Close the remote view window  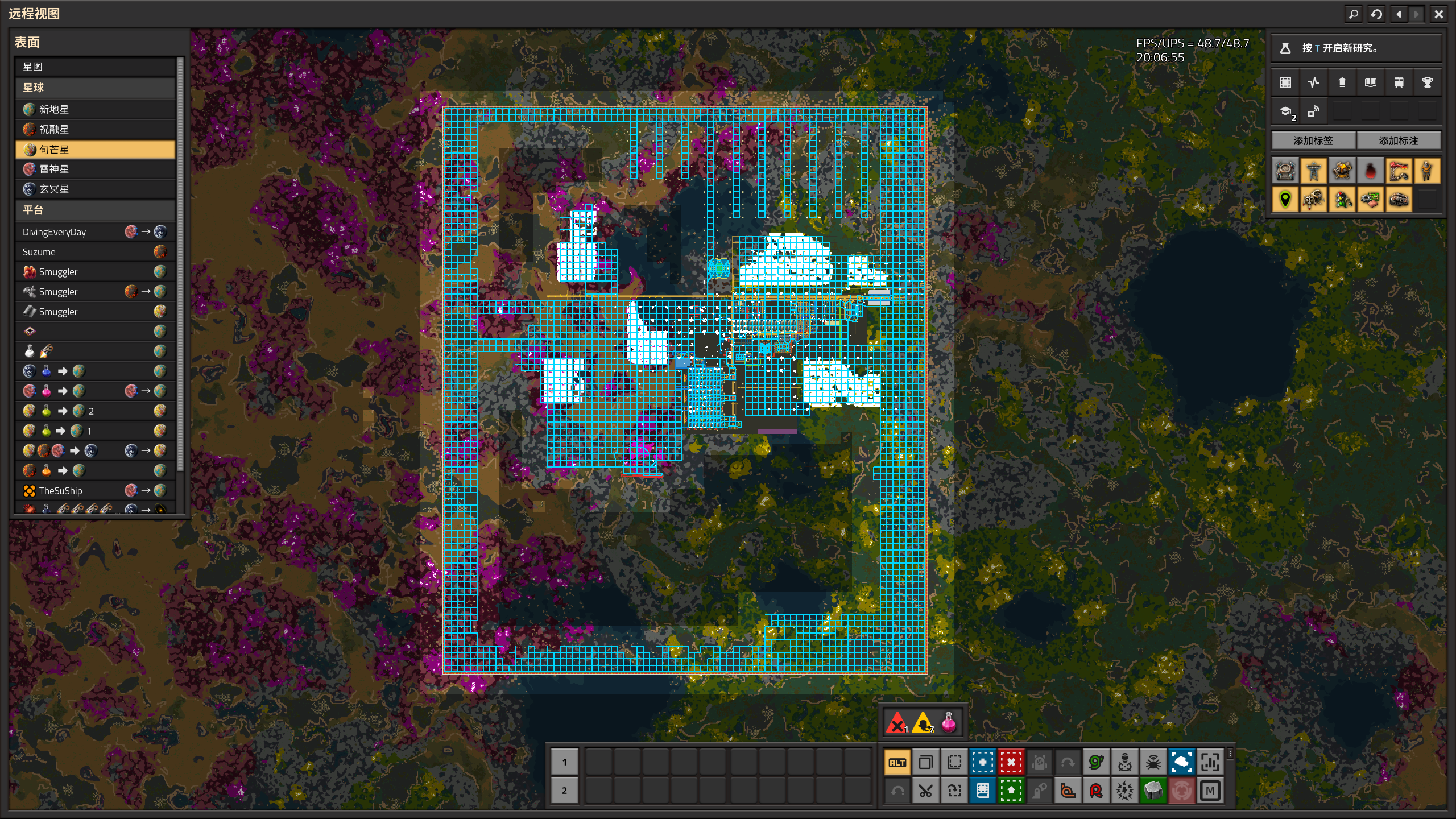[1438, 14]
